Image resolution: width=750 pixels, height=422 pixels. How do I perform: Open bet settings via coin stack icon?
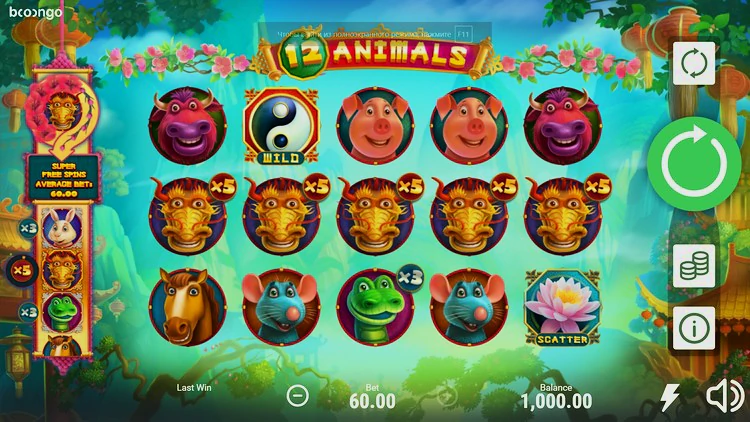693,265
